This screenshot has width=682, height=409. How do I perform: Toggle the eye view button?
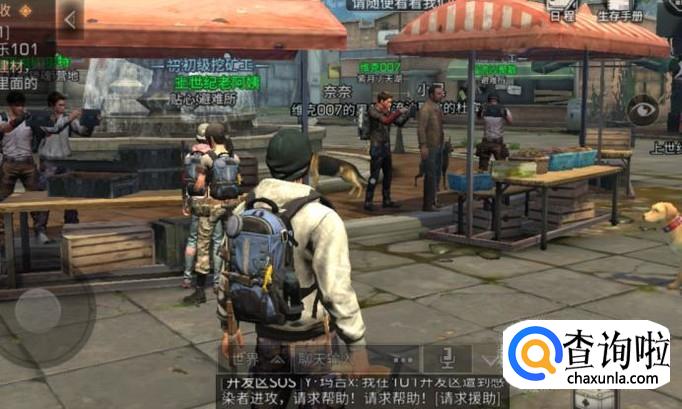click(642, 110)
